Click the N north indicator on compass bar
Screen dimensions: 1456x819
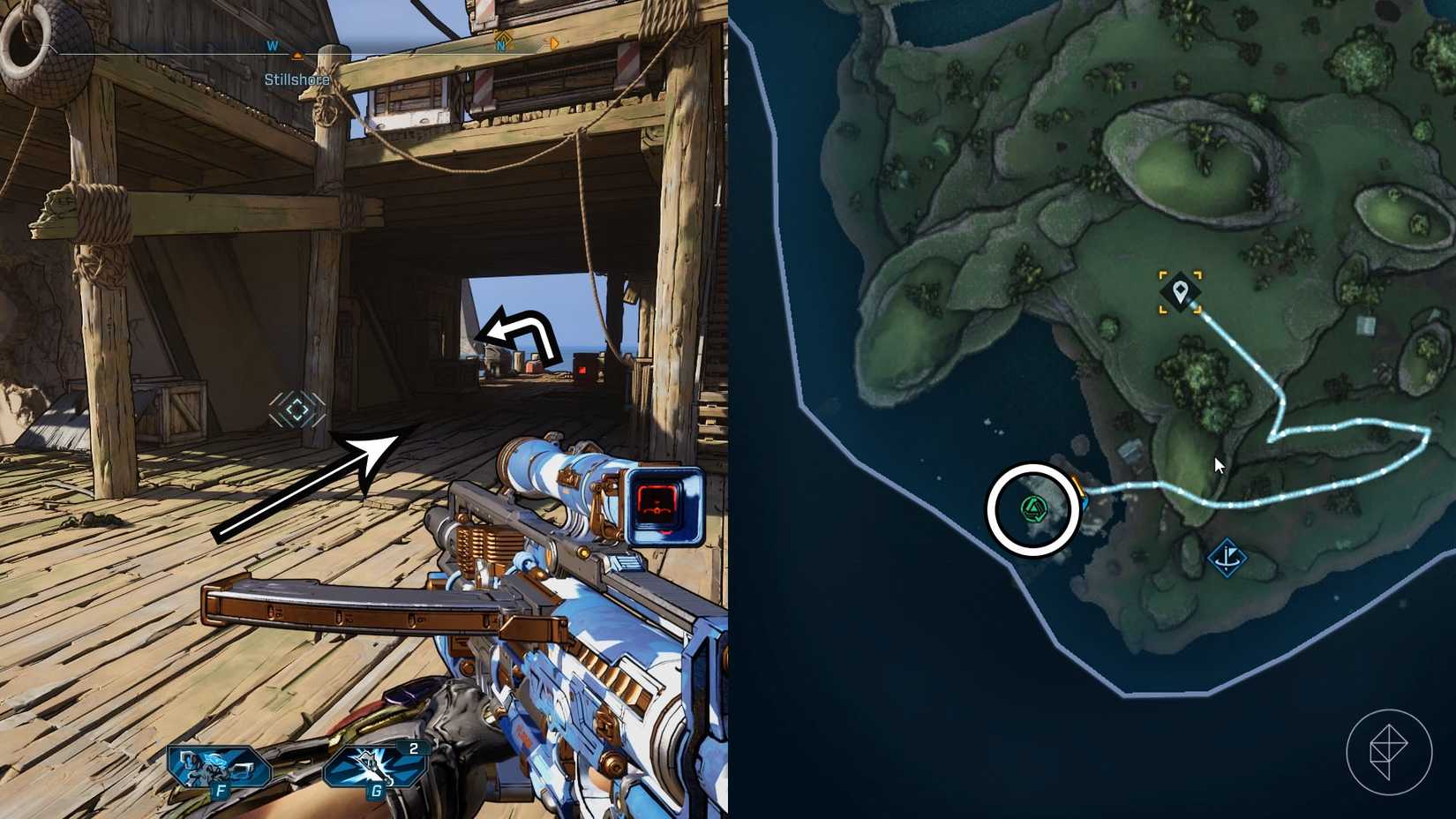501,45
